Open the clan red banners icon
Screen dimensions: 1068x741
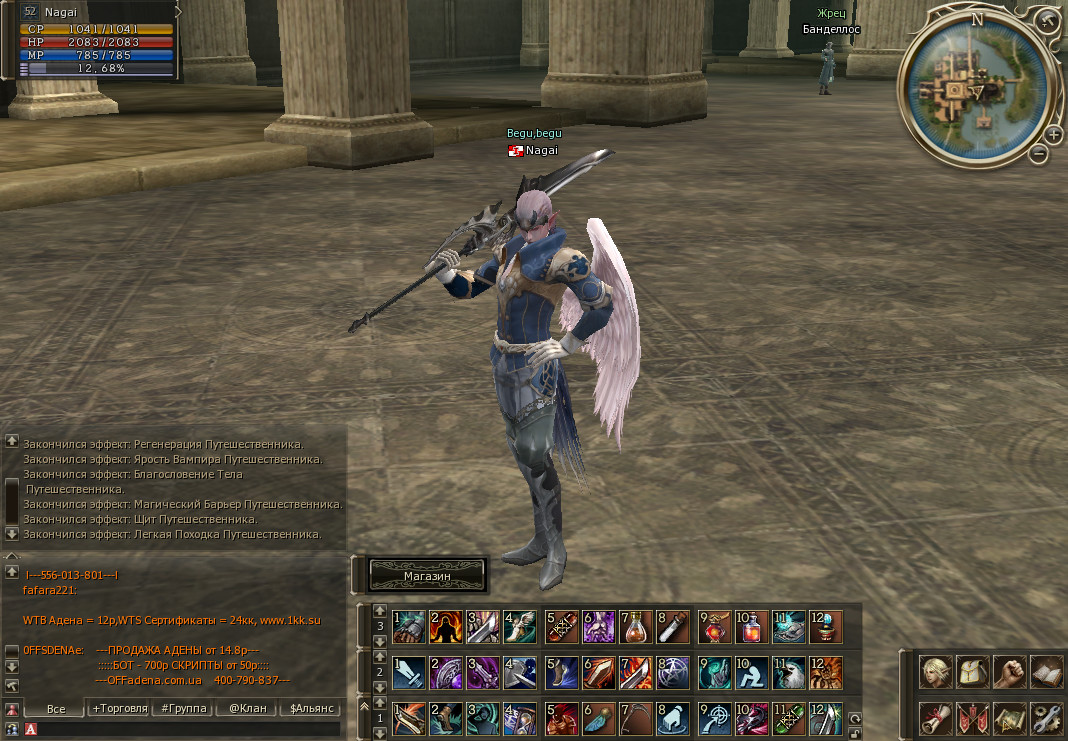[973, 717]
